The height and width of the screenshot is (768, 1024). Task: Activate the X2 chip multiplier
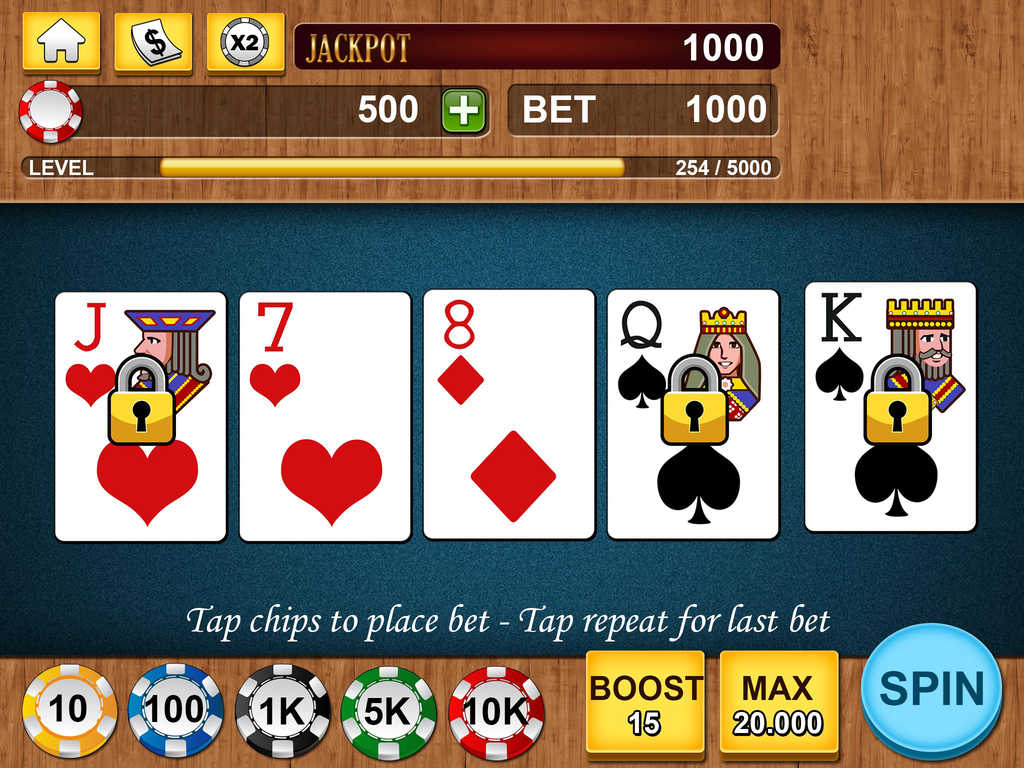coord(245,43)
